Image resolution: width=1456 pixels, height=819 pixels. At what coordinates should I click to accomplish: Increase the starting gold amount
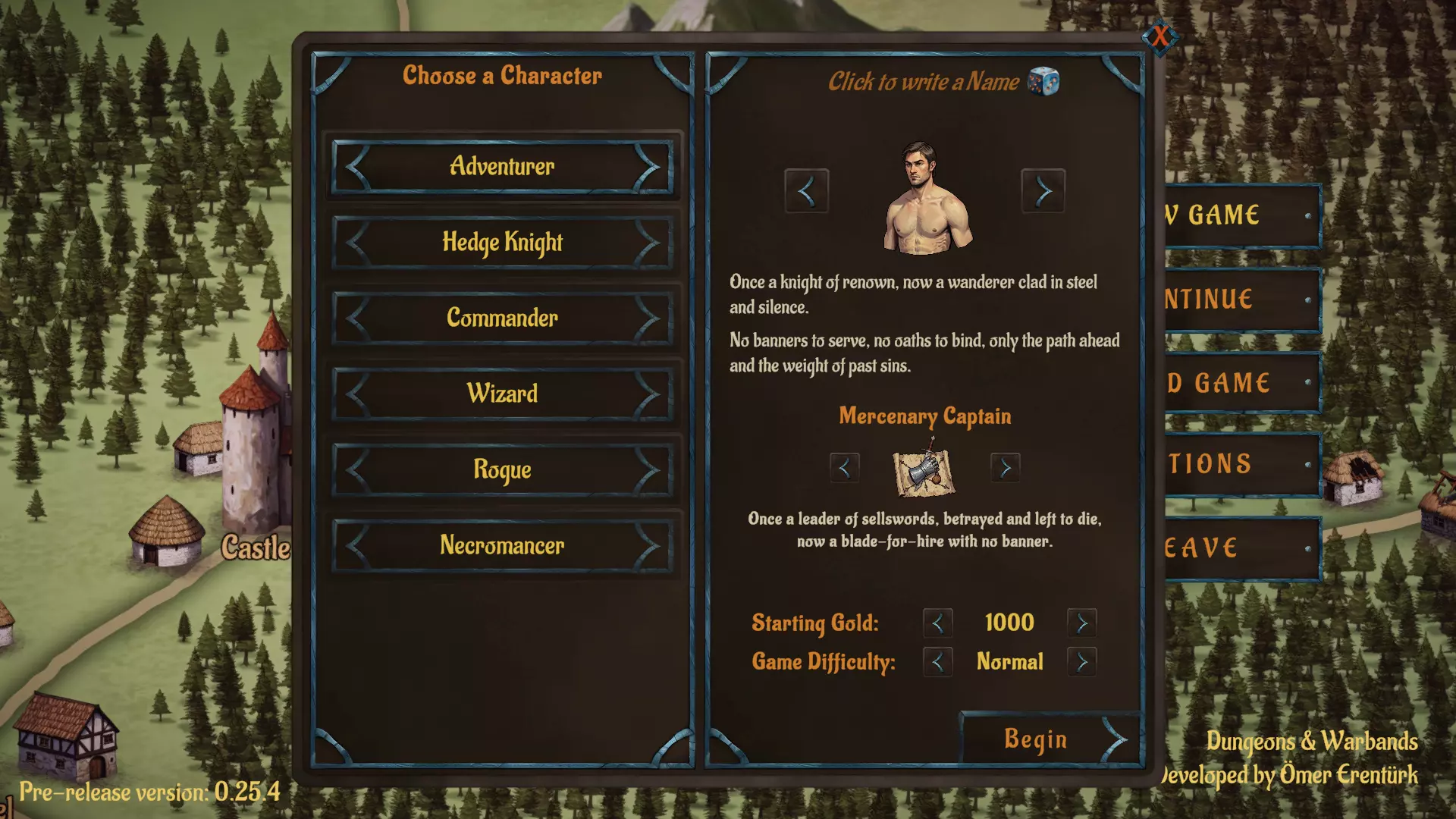(x=1081, y=623)
